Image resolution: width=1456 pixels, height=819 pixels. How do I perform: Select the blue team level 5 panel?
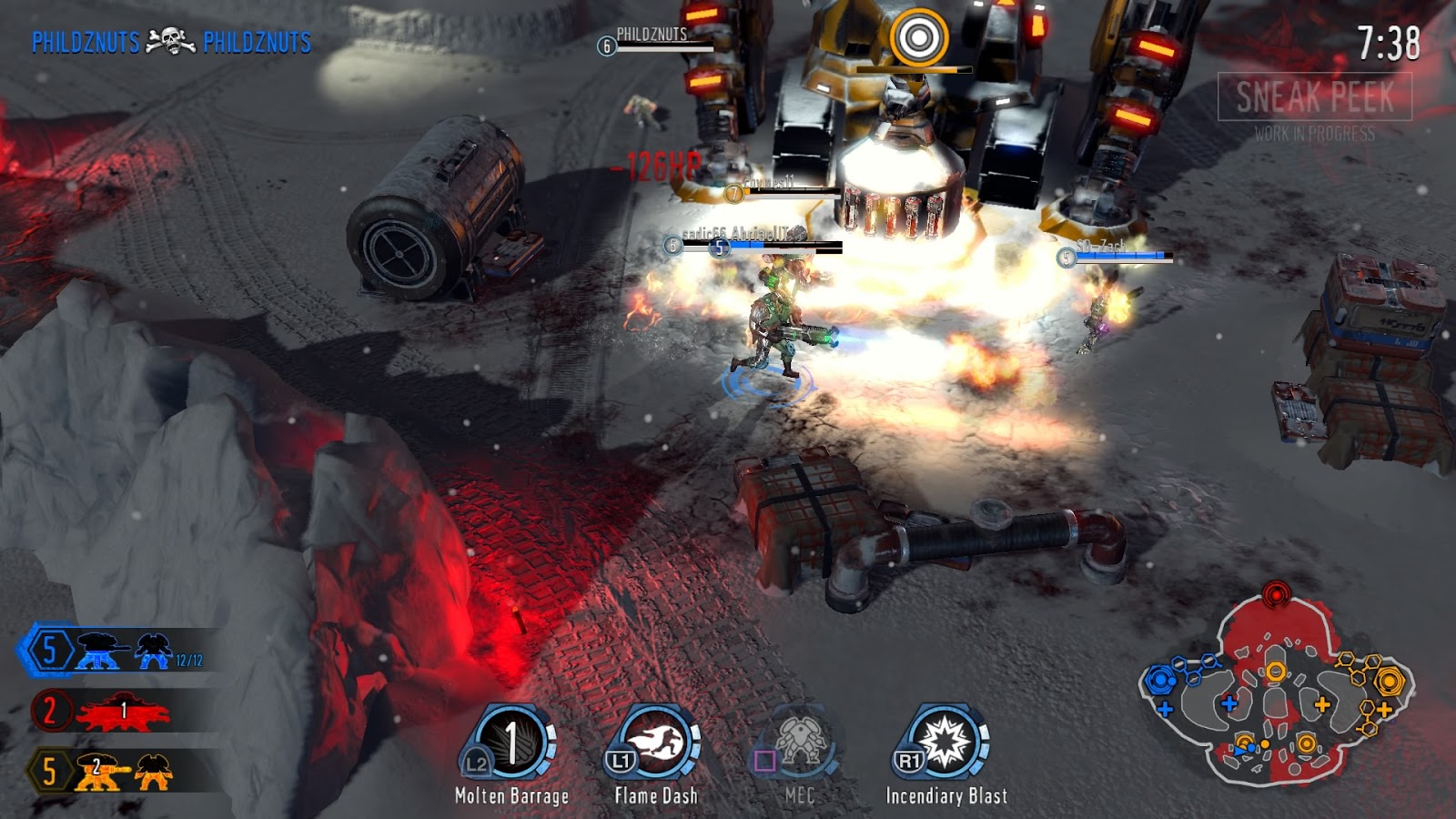point(118,650)
